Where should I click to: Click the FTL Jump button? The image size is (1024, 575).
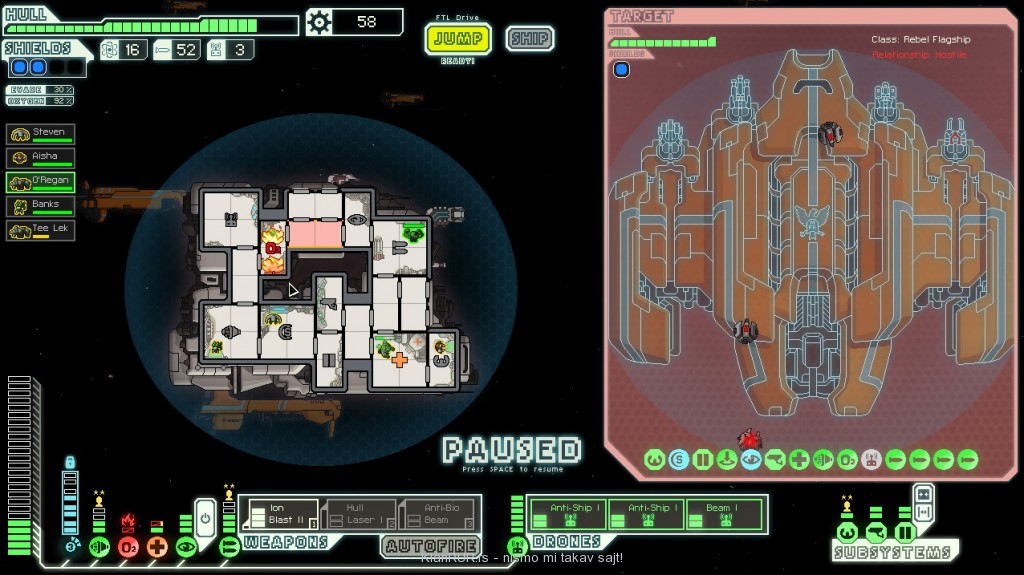(459, 39)
